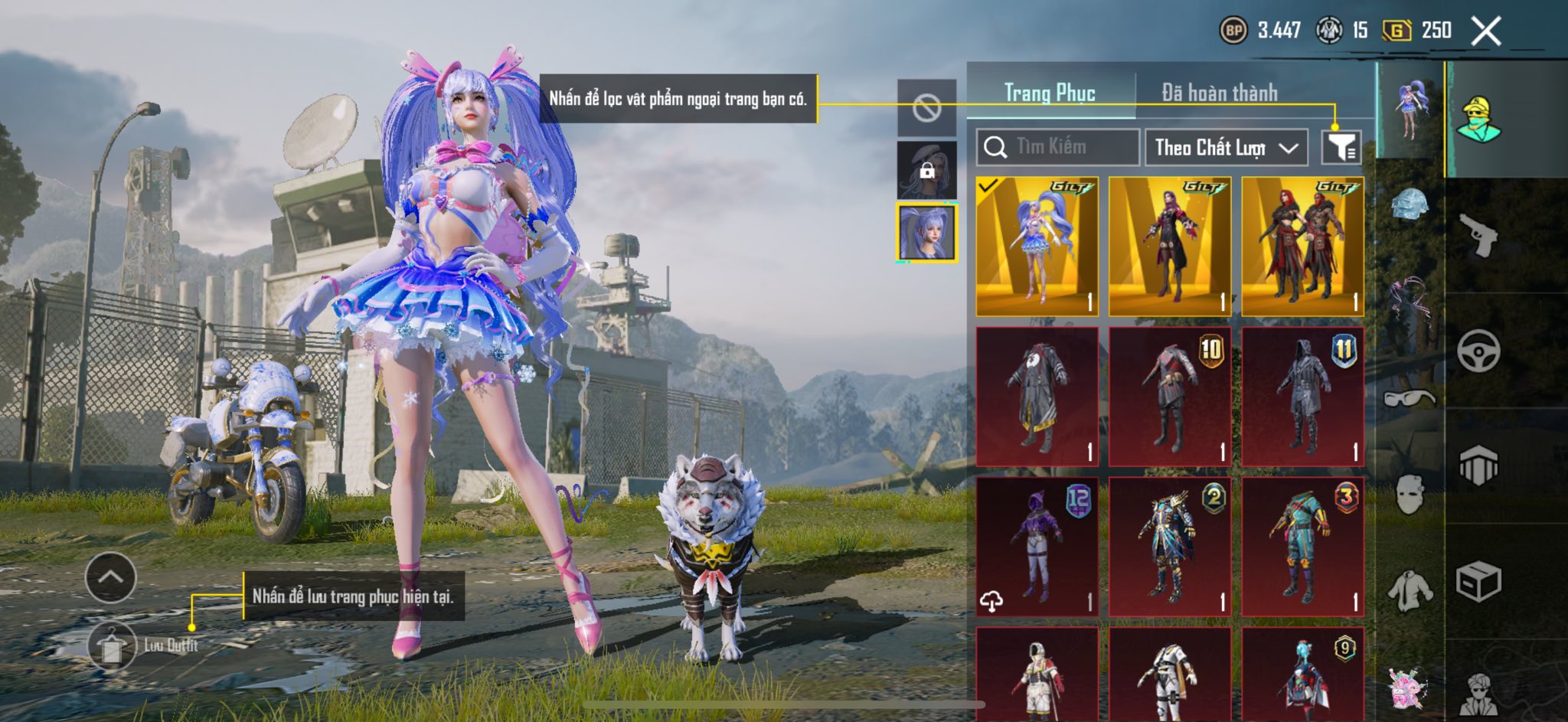
Task: Expand the panel with the up-arrow button
Action: (x=111, y=577)
